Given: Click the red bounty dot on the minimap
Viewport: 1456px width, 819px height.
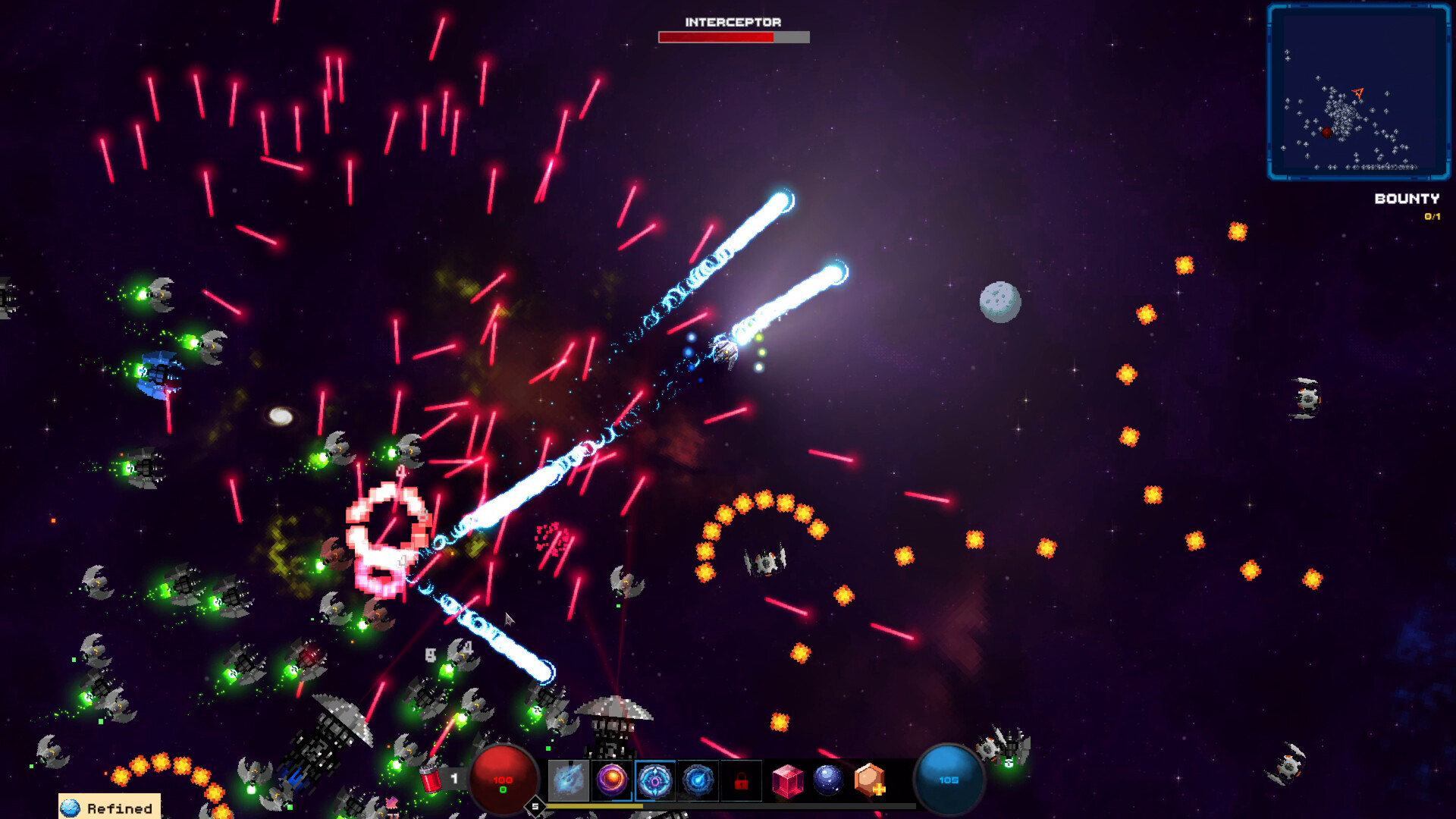Looking at the screenshot, I should click(1327, 132).
